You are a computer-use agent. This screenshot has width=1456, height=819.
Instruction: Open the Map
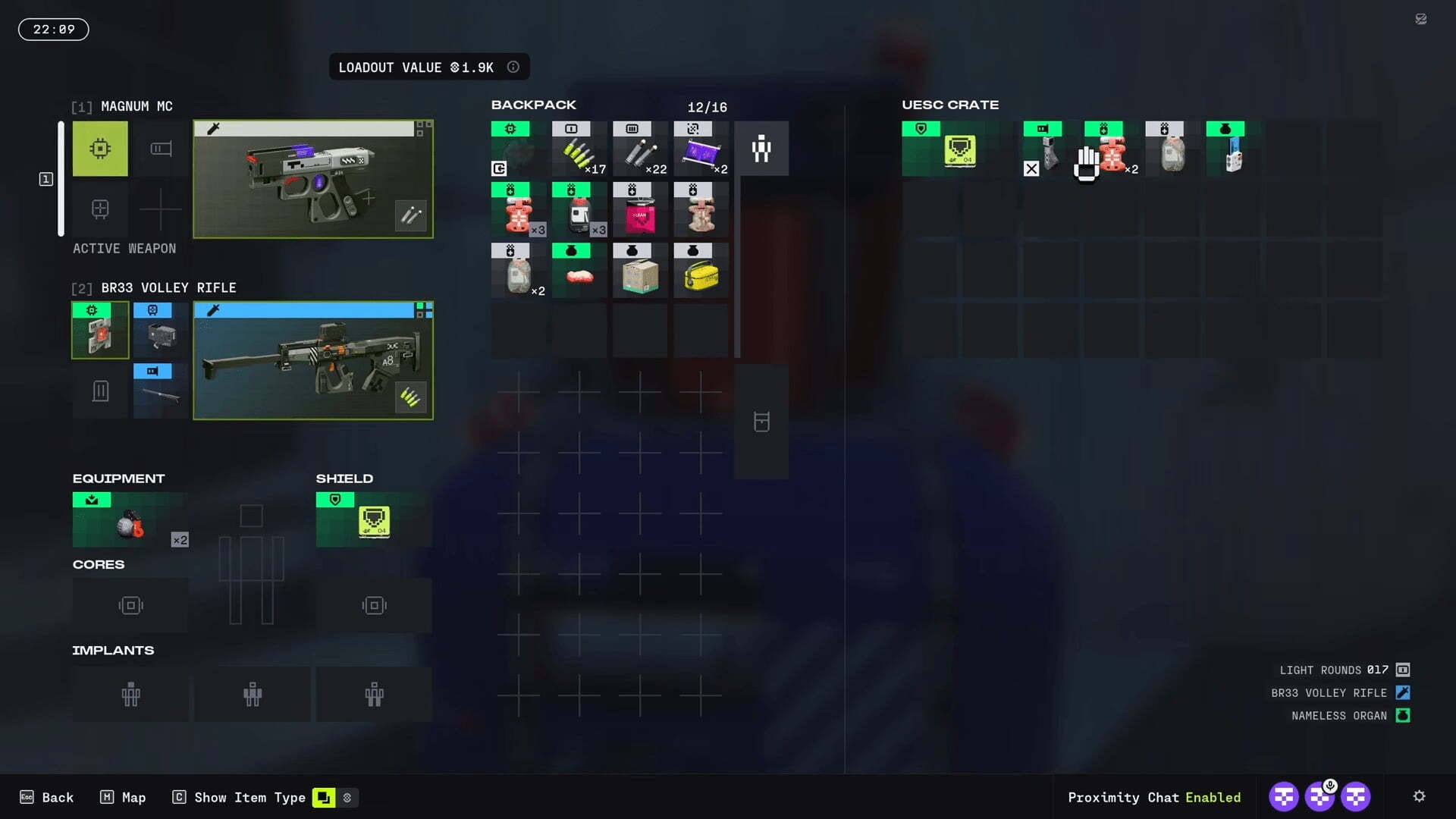tap(123, 797)
